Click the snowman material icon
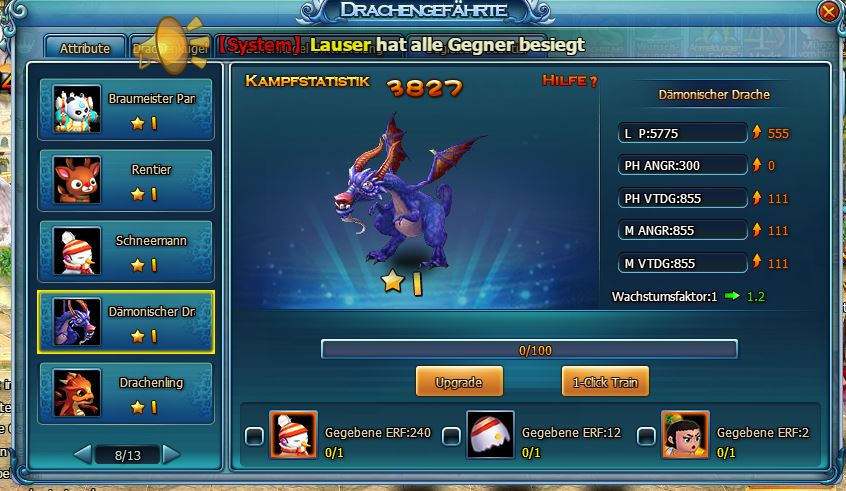Screen dimensions: 846x491 293,435
